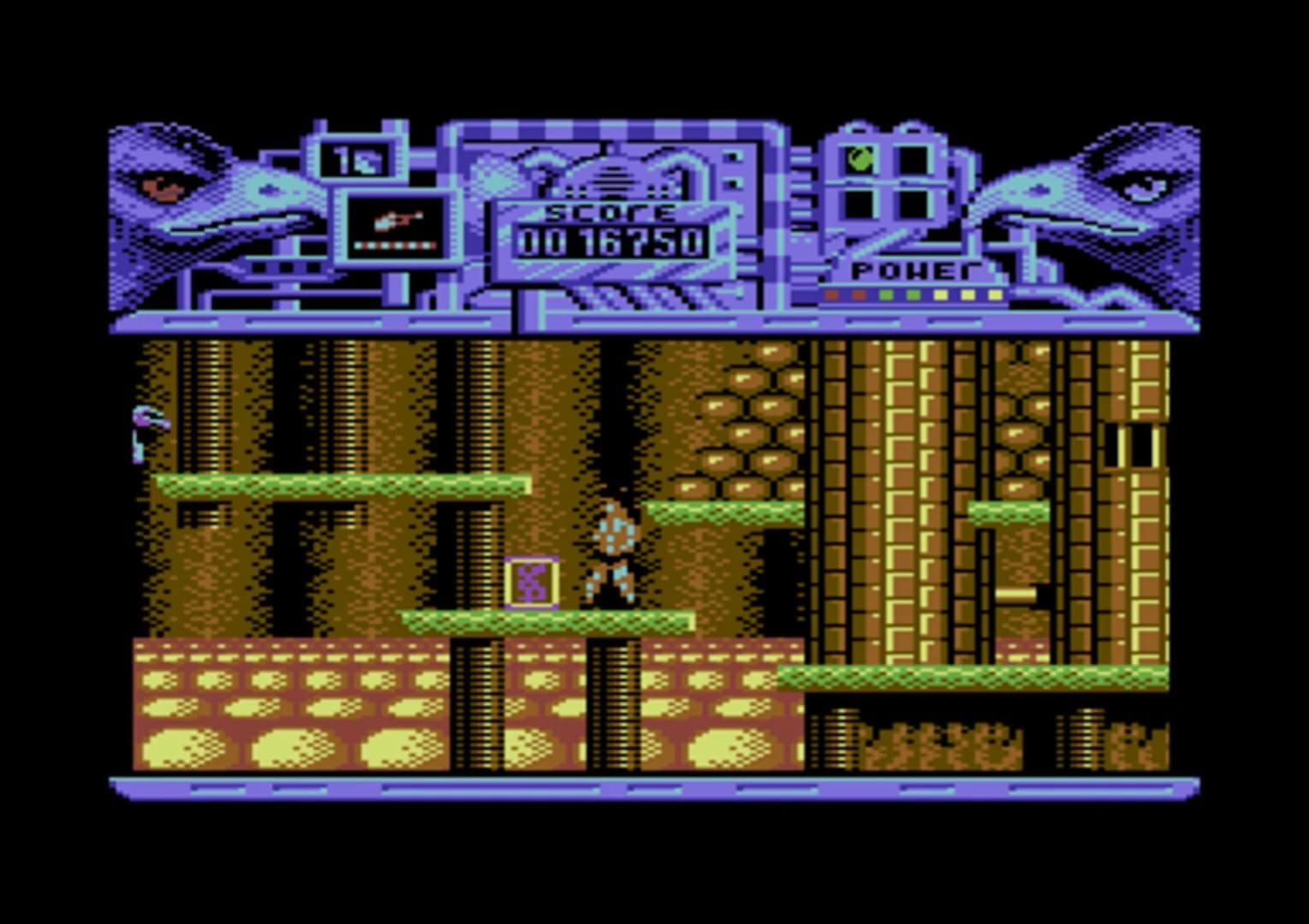The image size is (1309, 924).
Task: Click the purple crate on the lower platform
Action: pyautogui.click(x=530, y=582)
